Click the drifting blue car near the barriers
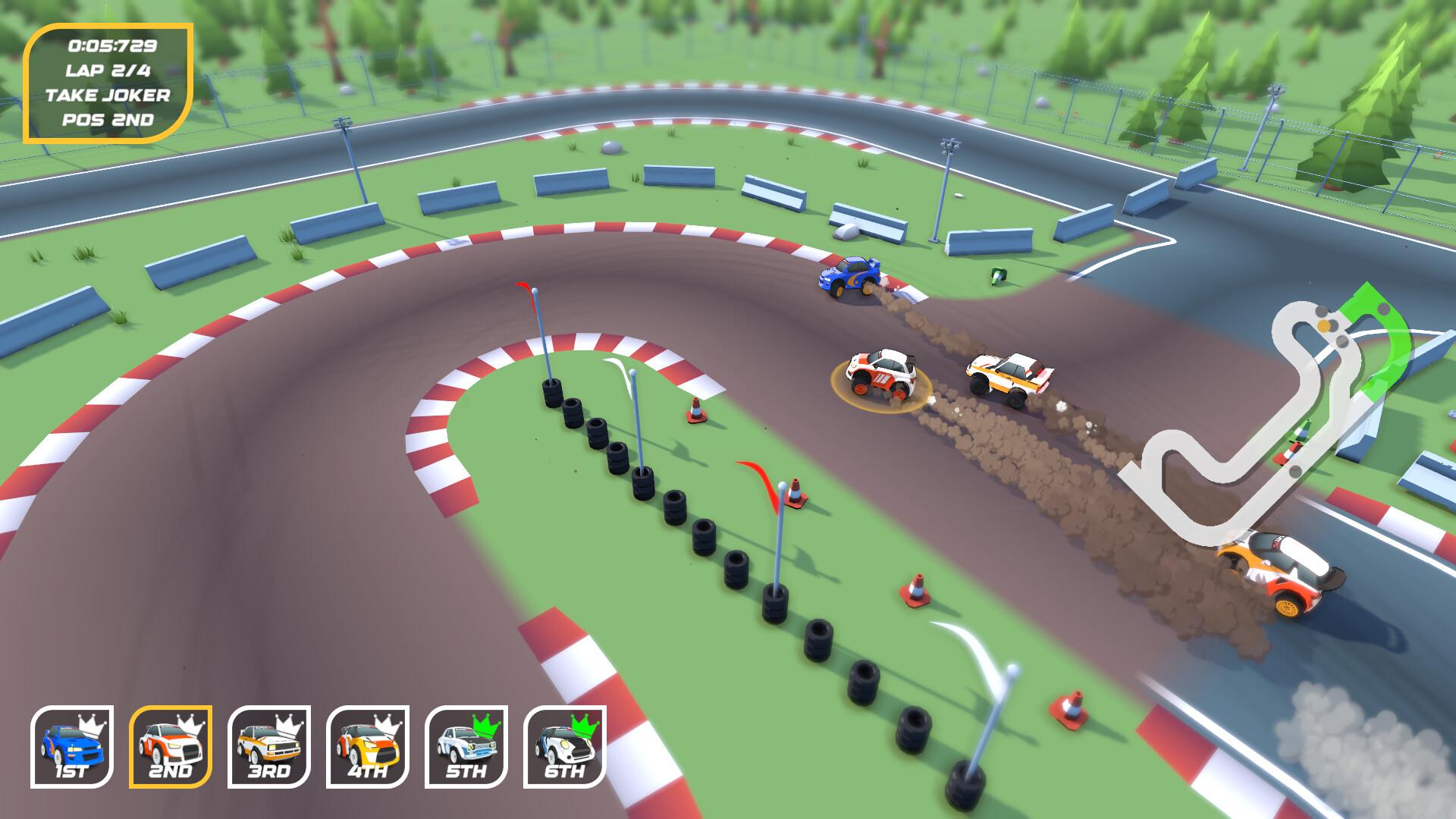Screen dimensions: 1456x819 pos(849,276)
